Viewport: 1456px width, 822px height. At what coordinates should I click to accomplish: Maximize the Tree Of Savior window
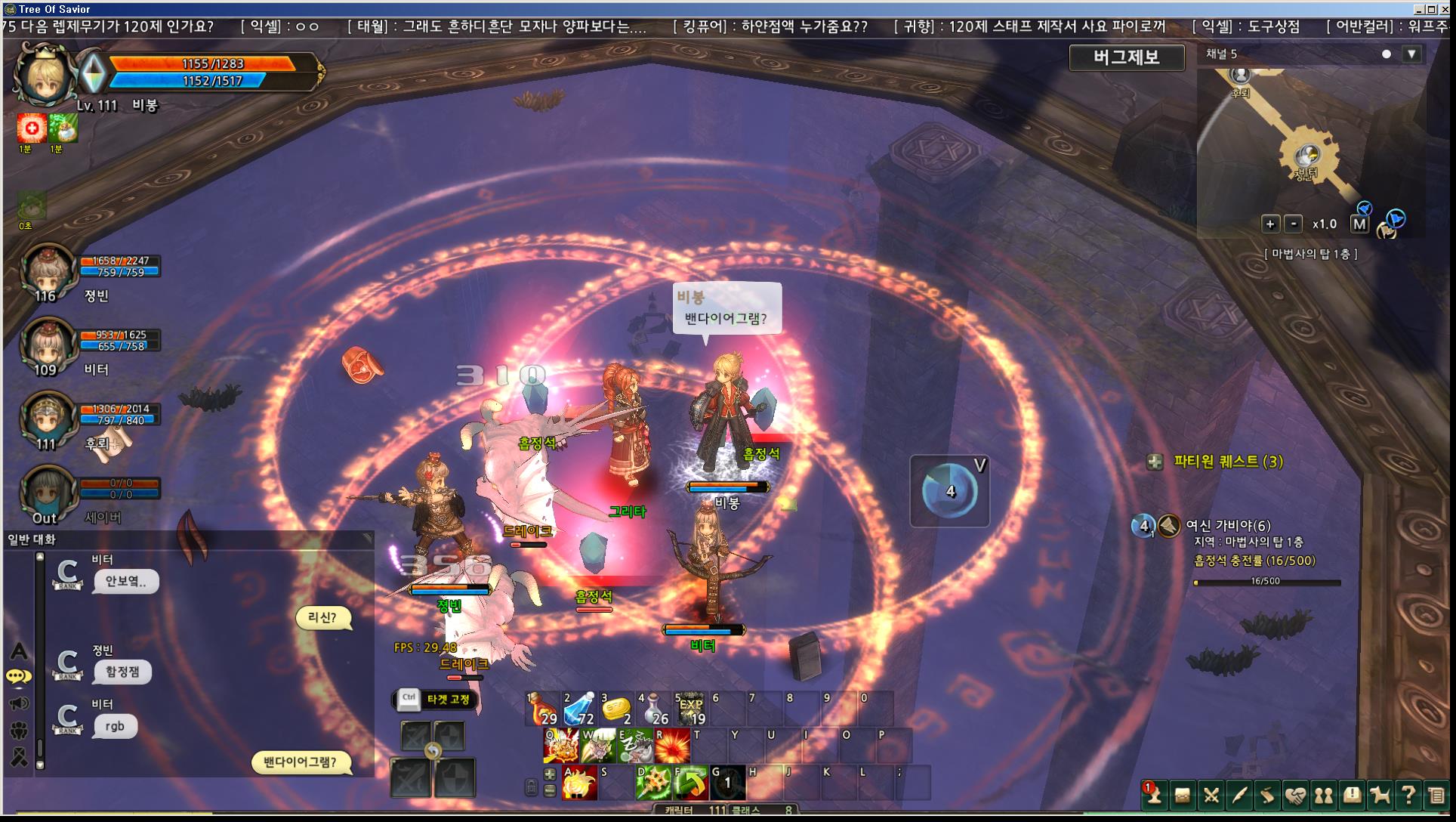tap(1431, 9)
